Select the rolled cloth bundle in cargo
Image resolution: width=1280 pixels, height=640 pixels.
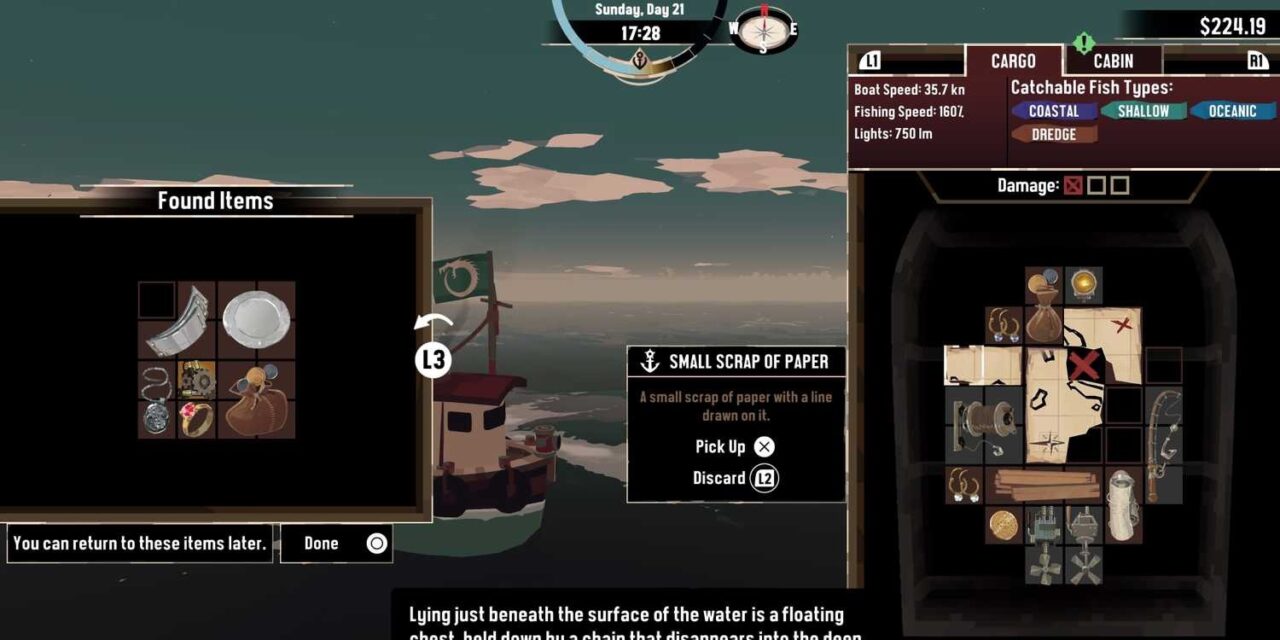(x=1122, y=503)
